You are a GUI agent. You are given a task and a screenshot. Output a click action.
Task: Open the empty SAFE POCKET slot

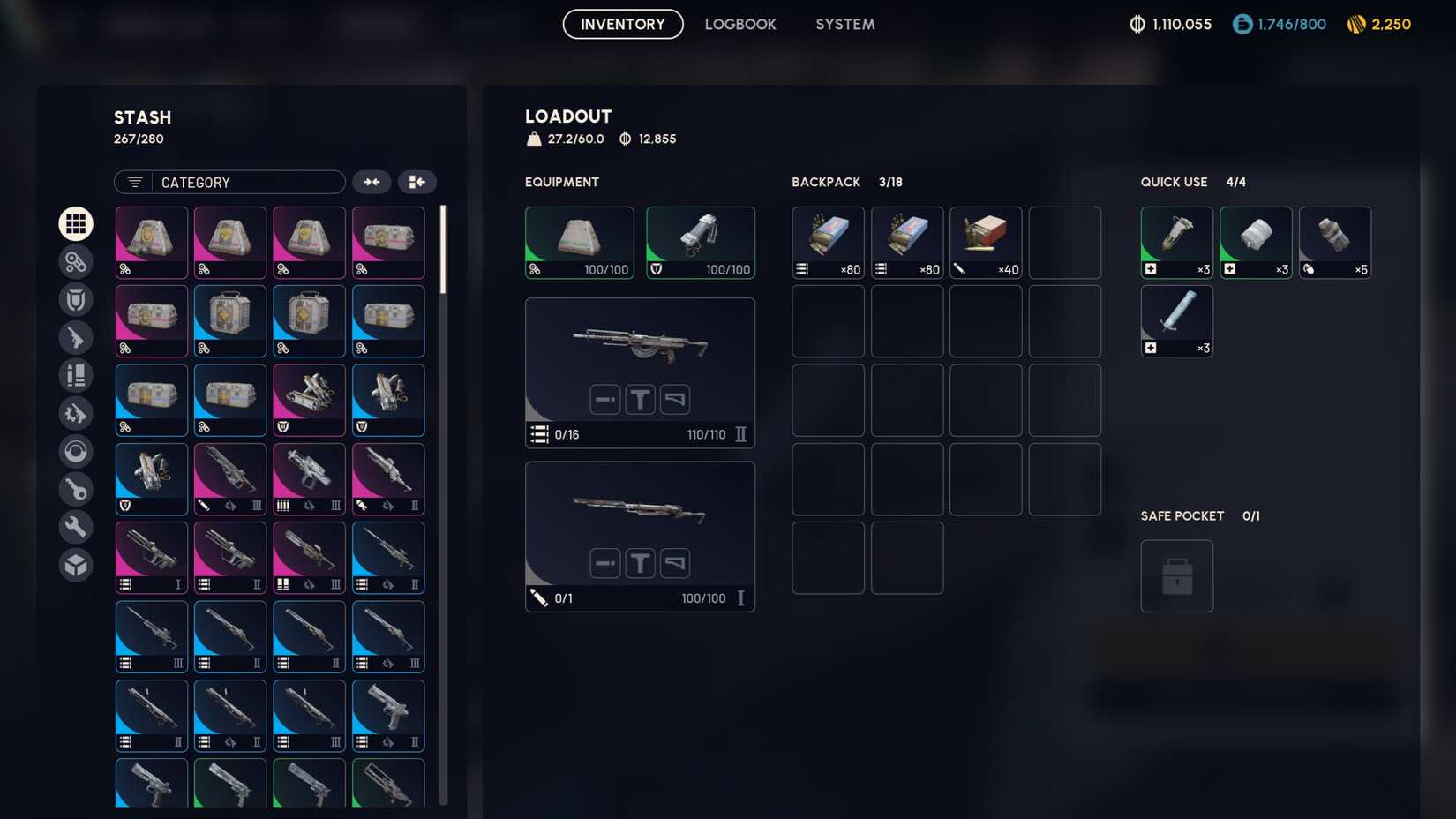[1177, 575]
